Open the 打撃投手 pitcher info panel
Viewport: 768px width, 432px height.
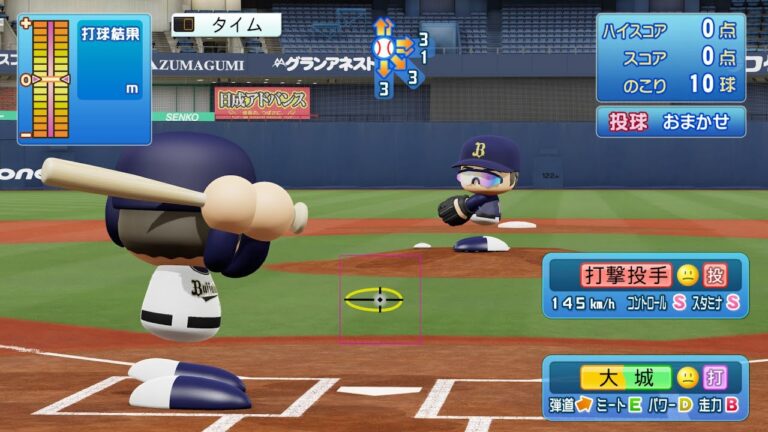[645, 286]
